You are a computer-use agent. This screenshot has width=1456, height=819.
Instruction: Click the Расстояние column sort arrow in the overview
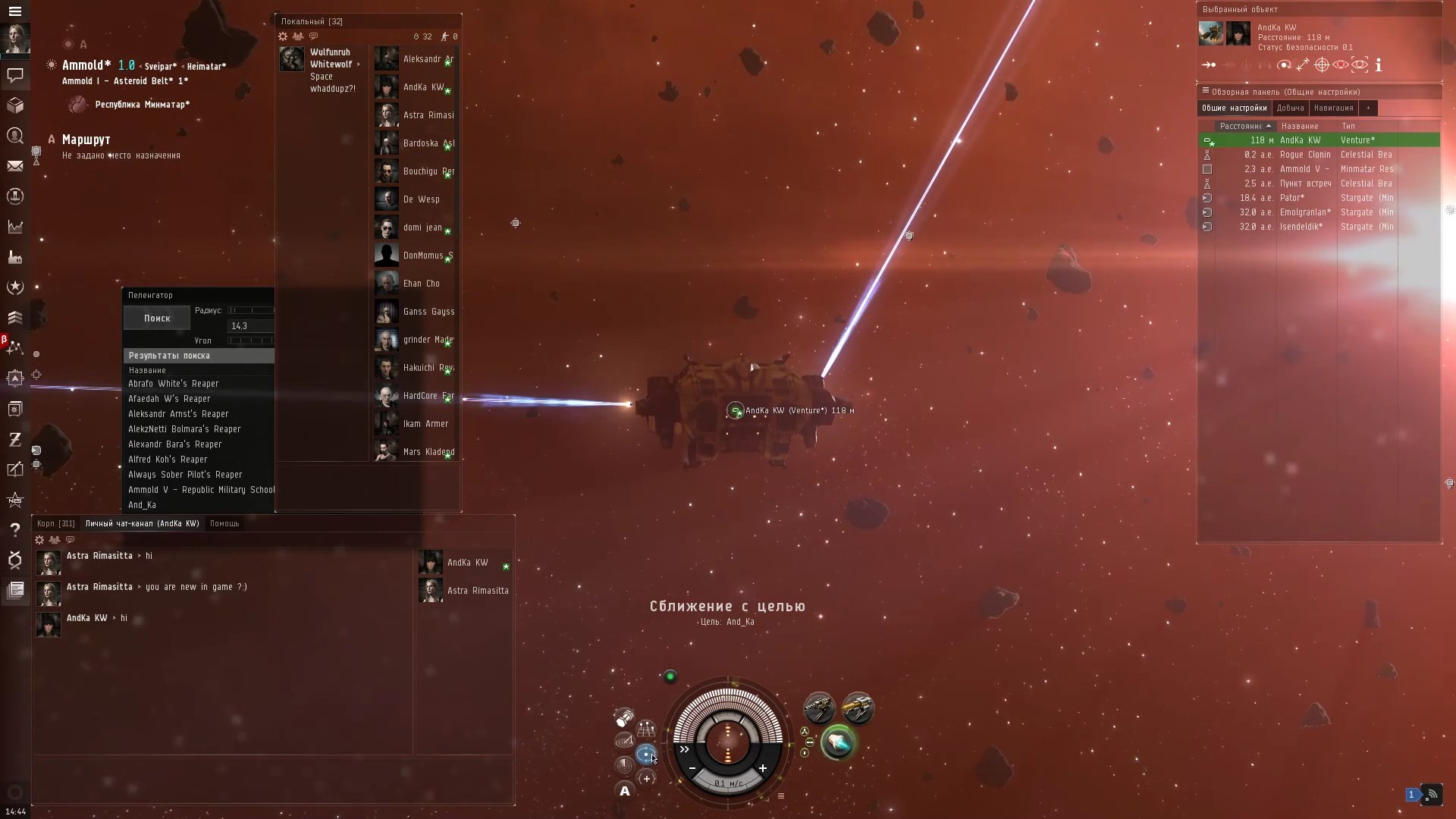1268,126
